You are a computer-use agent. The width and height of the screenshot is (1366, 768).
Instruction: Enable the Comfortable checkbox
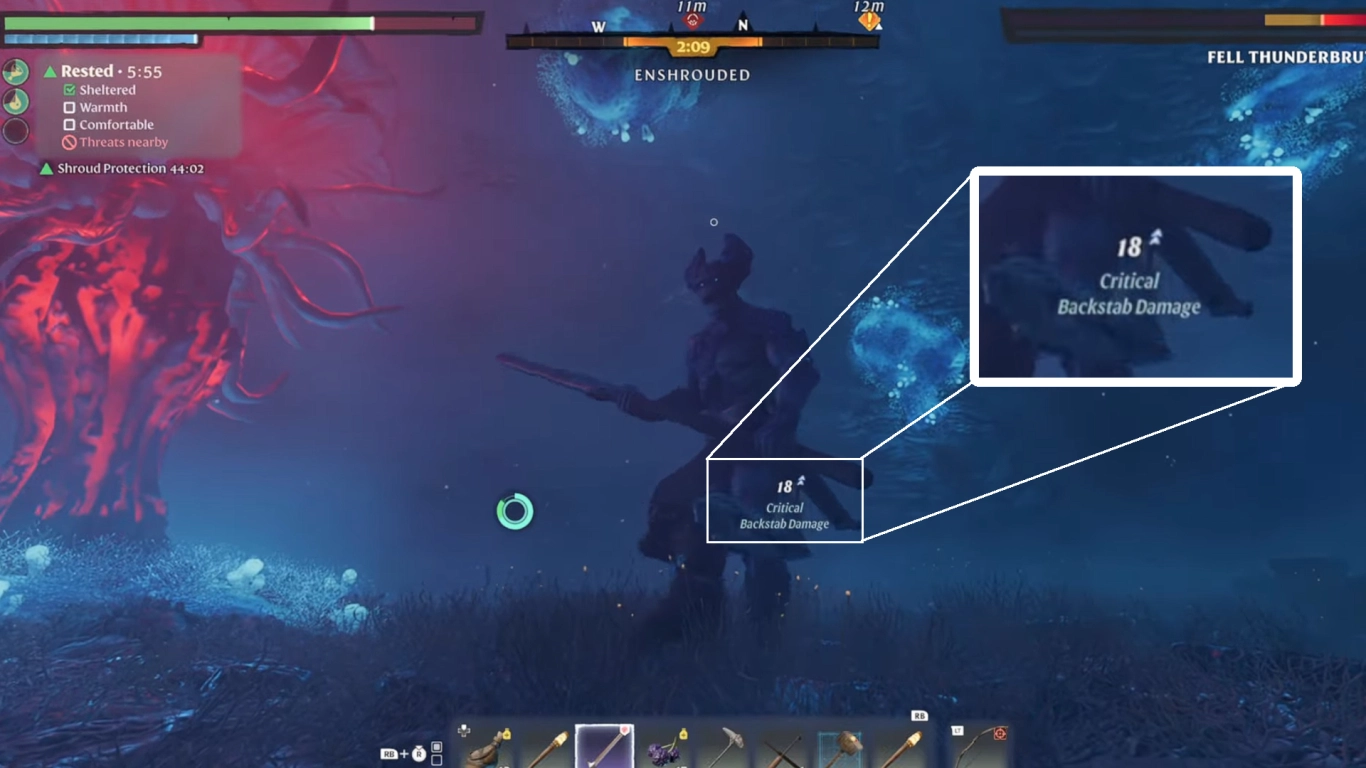pyautogui.click(x=70, y=125)
